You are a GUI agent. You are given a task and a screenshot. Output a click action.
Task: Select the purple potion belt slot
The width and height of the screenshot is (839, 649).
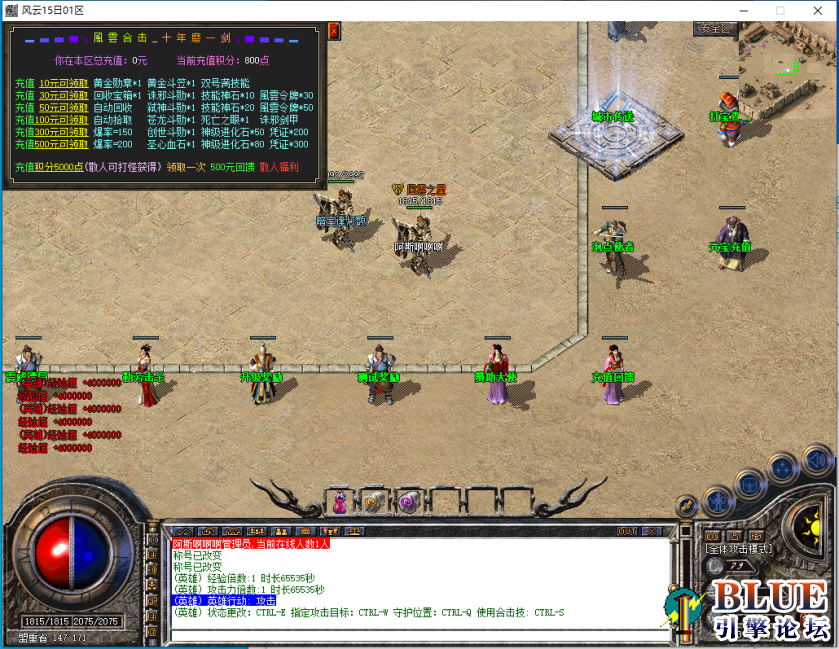pos(340,501)
